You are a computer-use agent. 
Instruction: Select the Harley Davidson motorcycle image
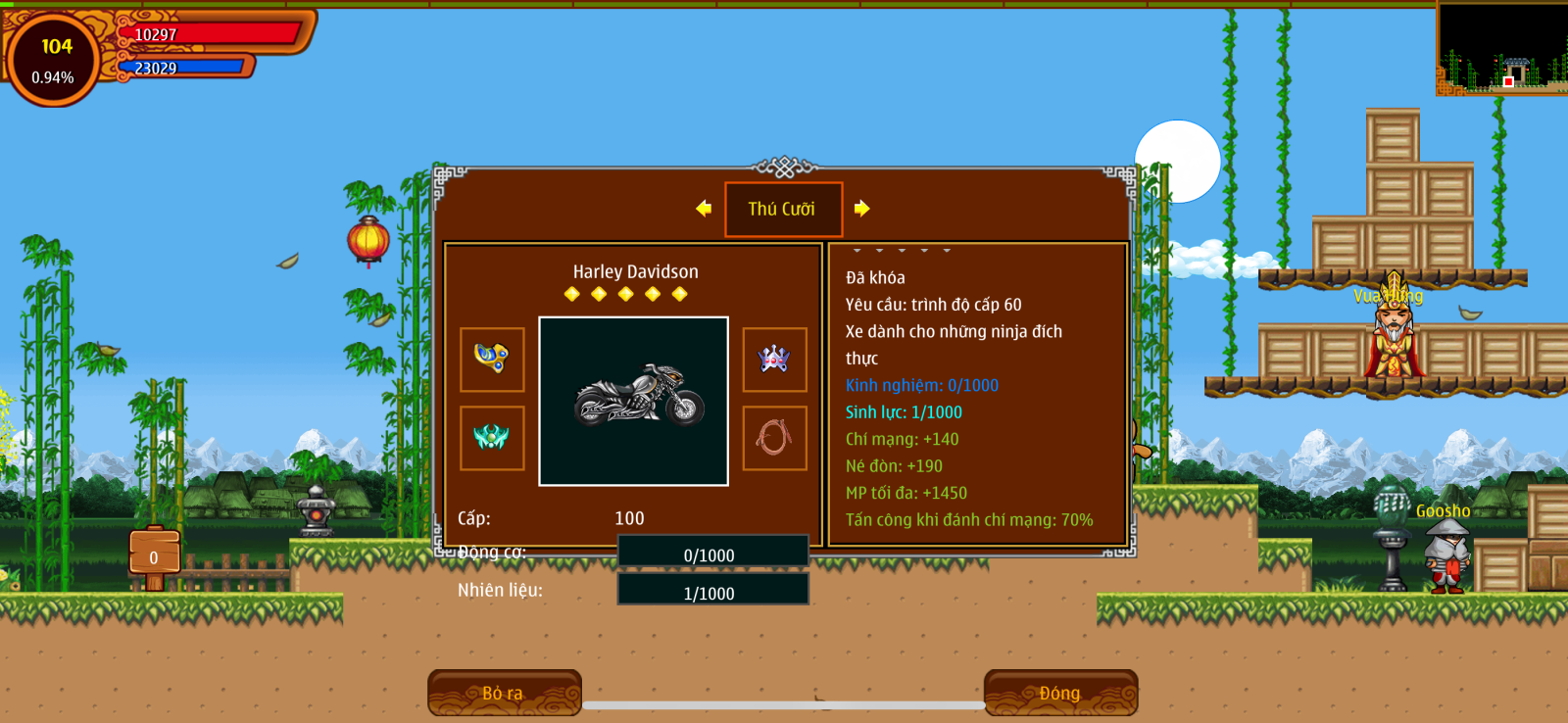pos(633,401)
